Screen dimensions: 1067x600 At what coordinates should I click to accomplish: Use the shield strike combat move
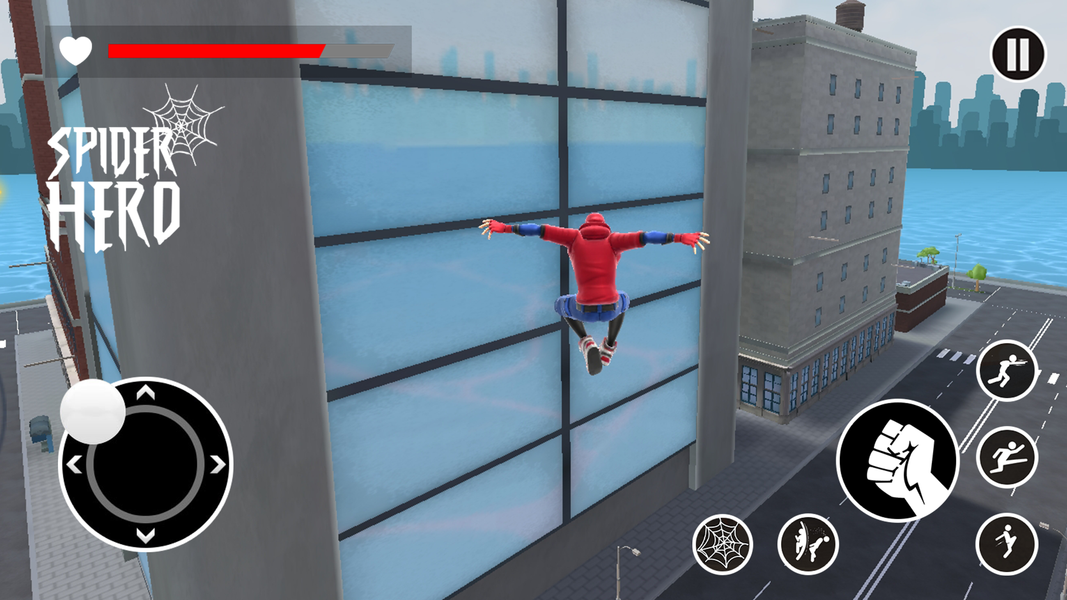pos(808,544)
